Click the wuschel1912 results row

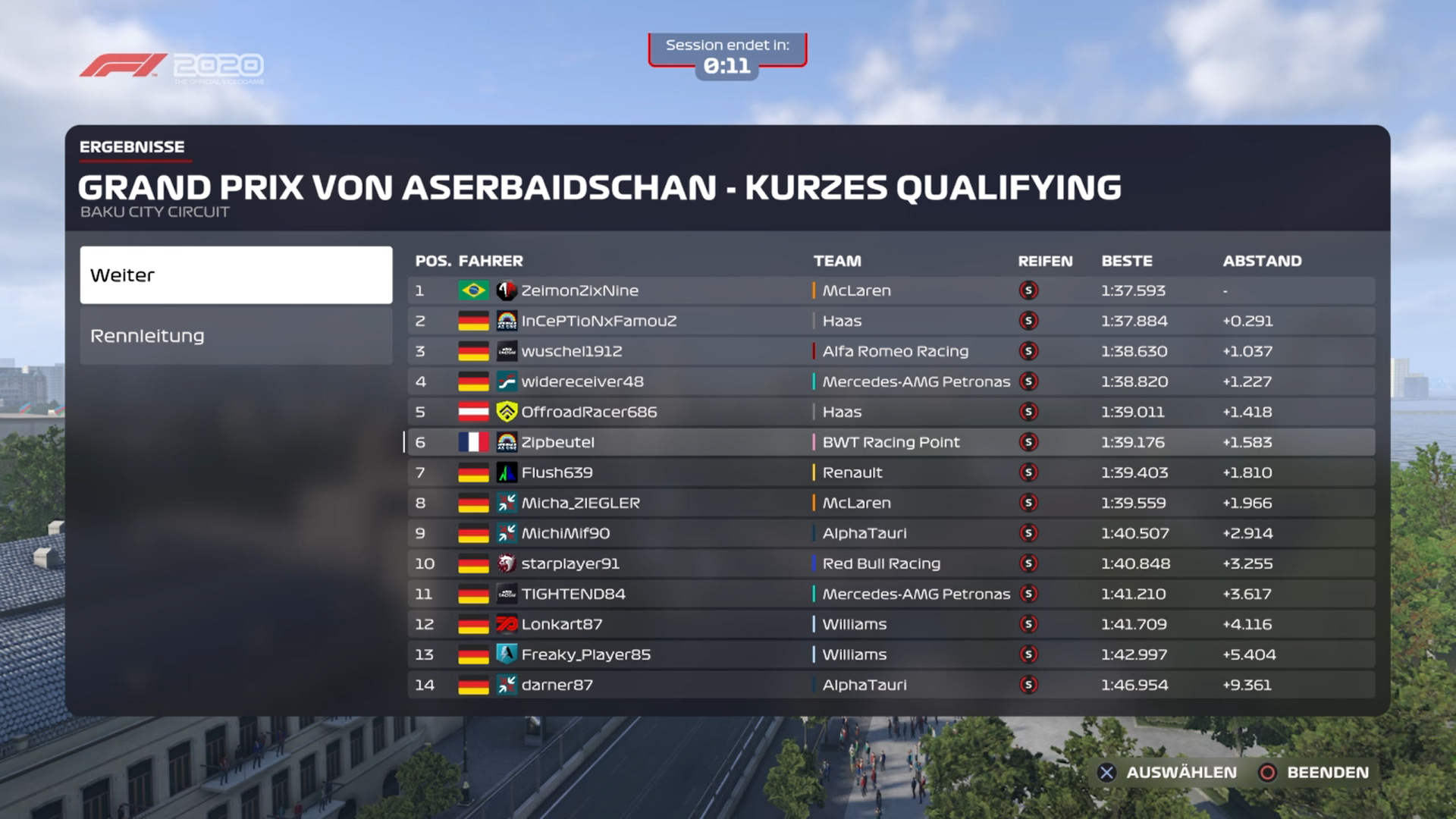click(x=890, y=351)
